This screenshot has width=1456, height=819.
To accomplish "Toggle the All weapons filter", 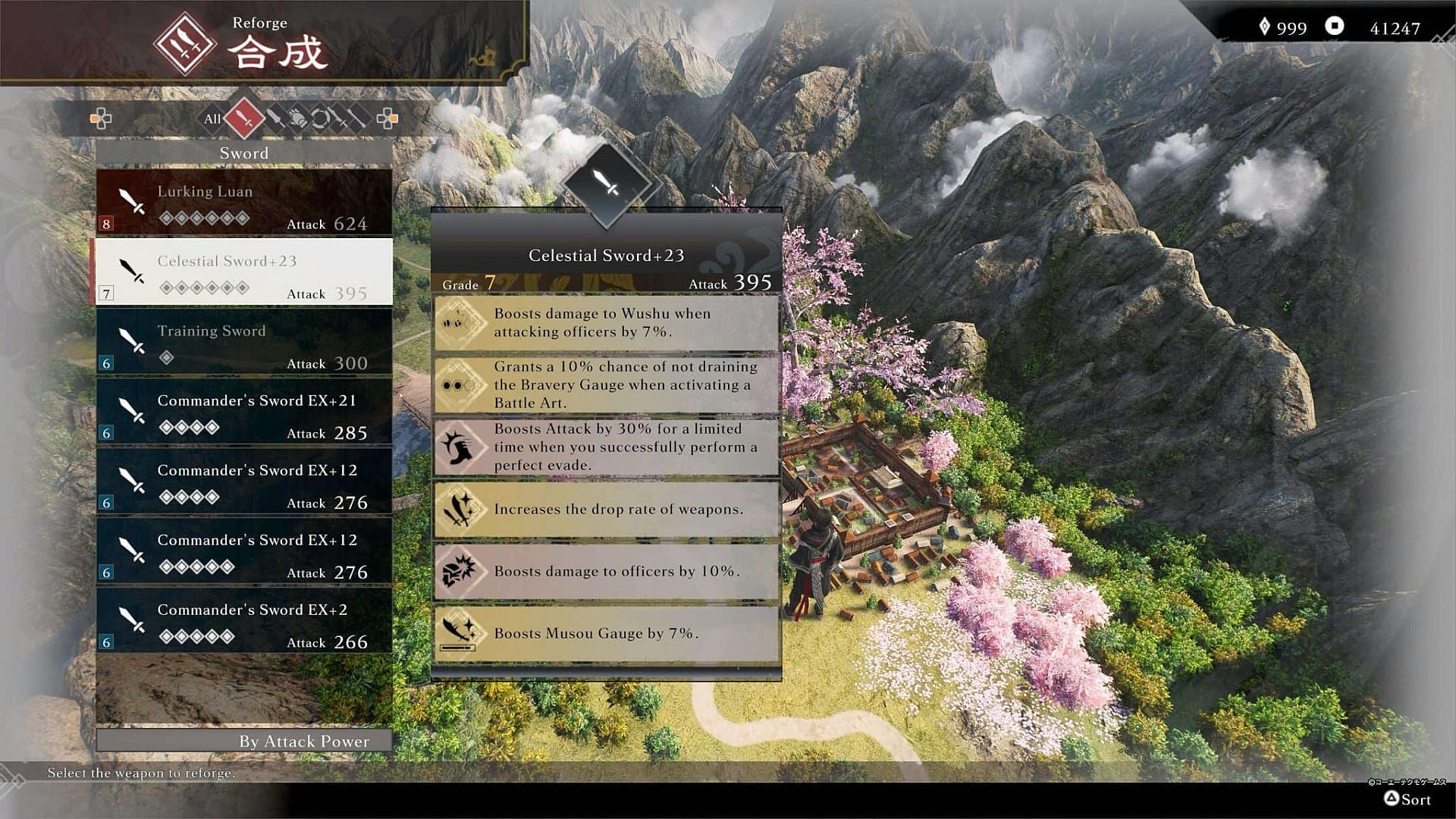I will 213,119.
